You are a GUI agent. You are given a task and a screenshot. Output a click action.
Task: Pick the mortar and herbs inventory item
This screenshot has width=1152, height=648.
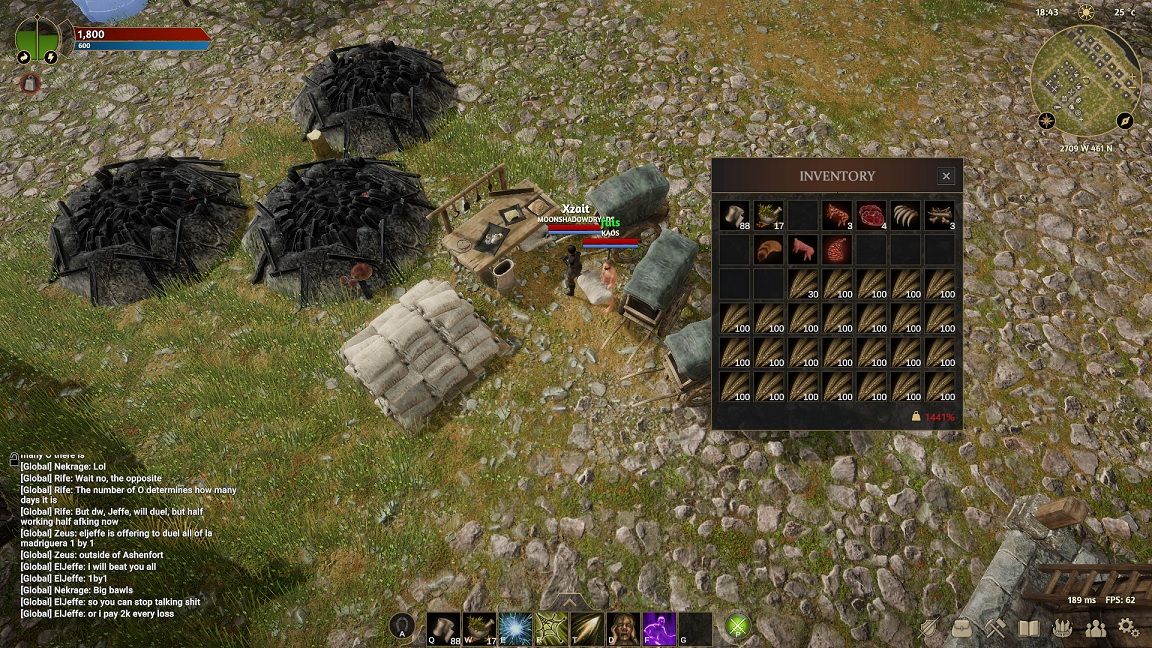point(769,216)
